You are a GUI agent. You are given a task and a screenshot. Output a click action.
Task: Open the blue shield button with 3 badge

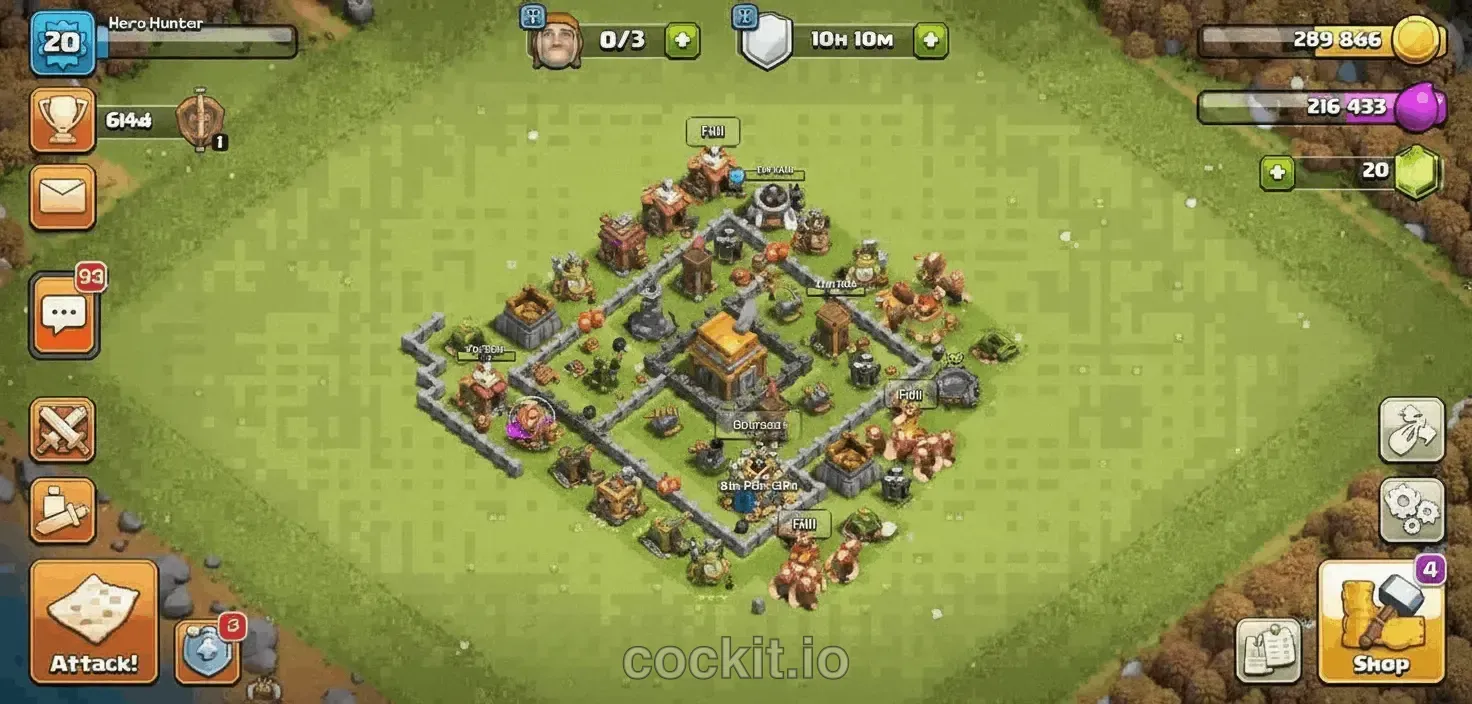click(208, 651)
